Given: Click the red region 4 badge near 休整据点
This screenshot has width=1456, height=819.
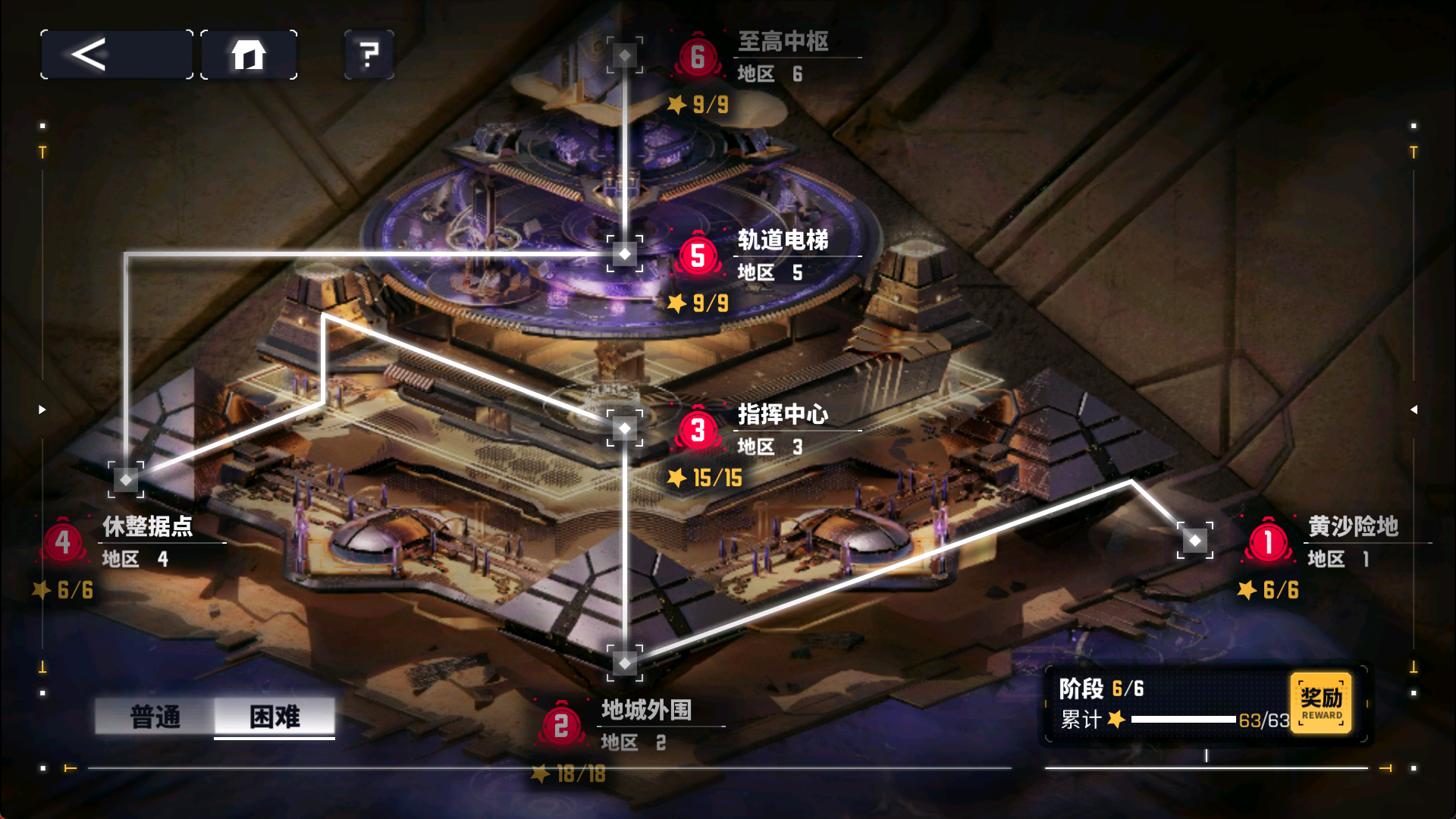Looking at the screenshot, I should click(x=64, y=541).
